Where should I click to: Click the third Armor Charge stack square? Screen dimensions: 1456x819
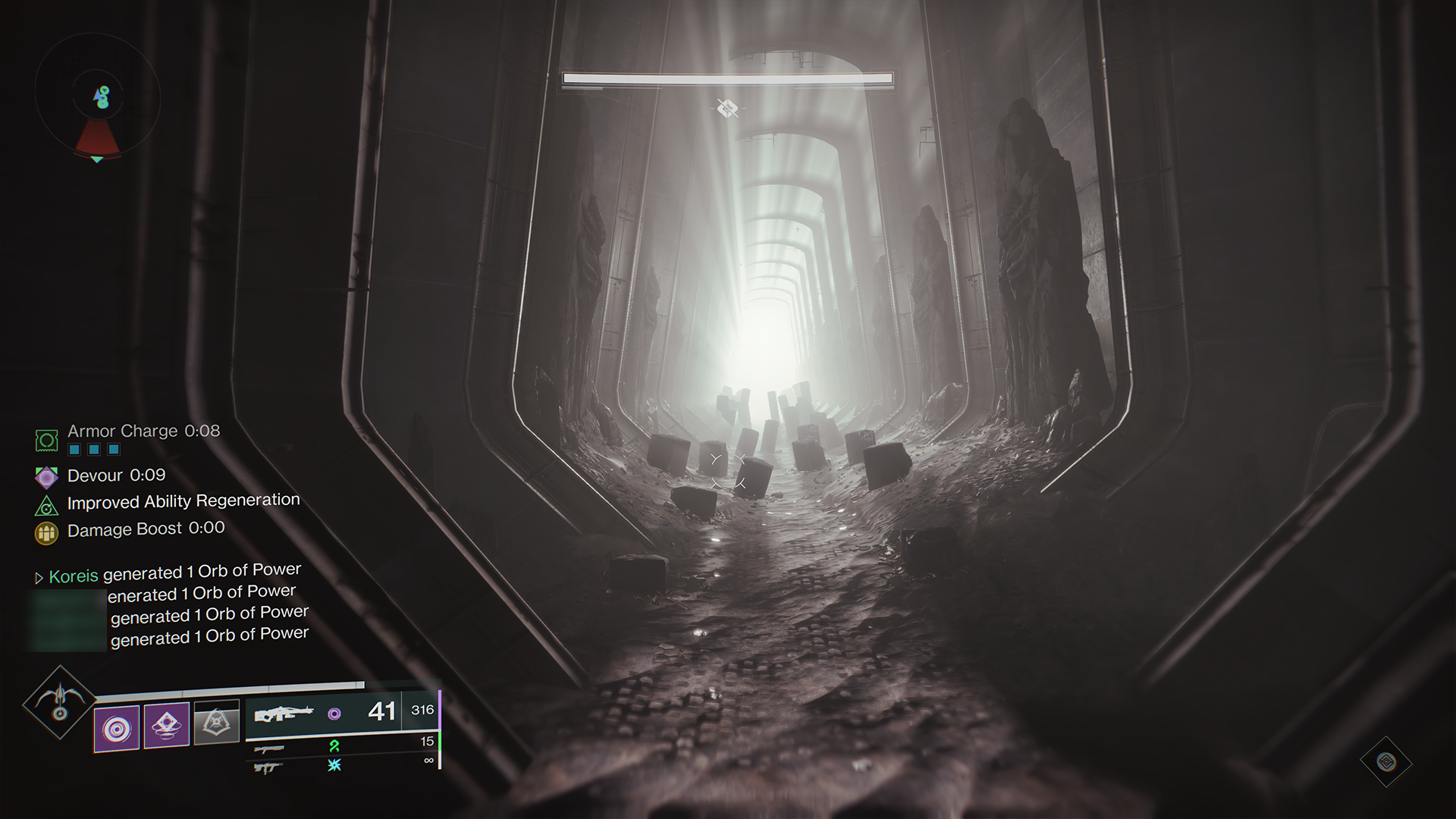[x=113, y=450]
